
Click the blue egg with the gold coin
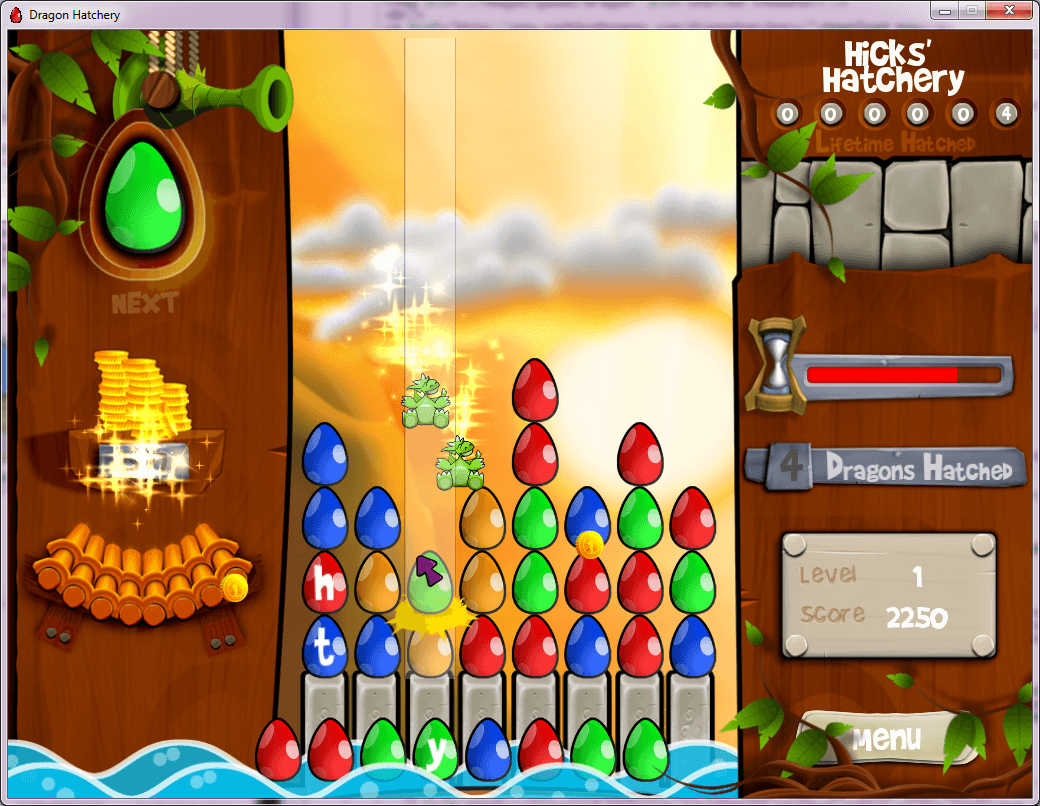(x=588, y=520)
